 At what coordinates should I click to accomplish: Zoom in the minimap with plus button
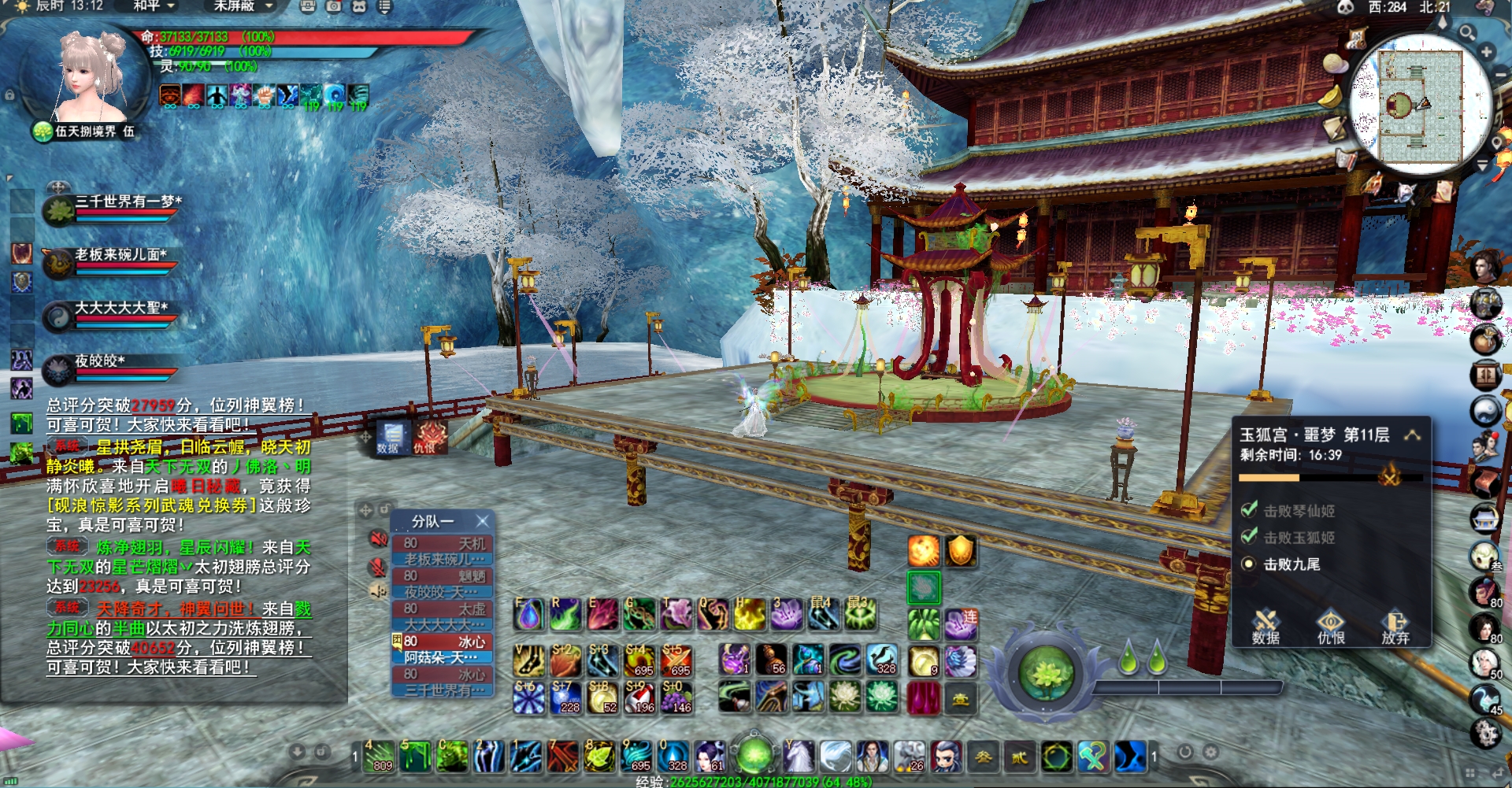(1486, 53)
